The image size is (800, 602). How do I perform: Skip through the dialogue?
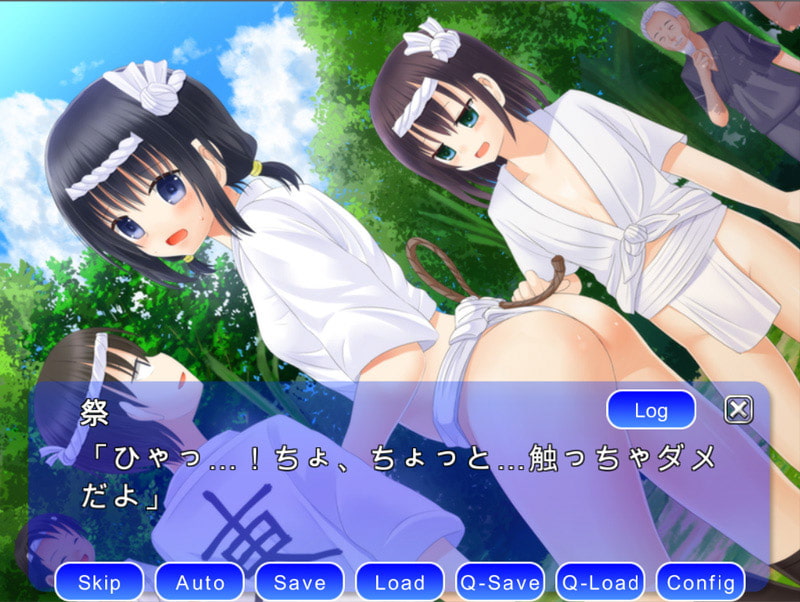coord(99,582)
